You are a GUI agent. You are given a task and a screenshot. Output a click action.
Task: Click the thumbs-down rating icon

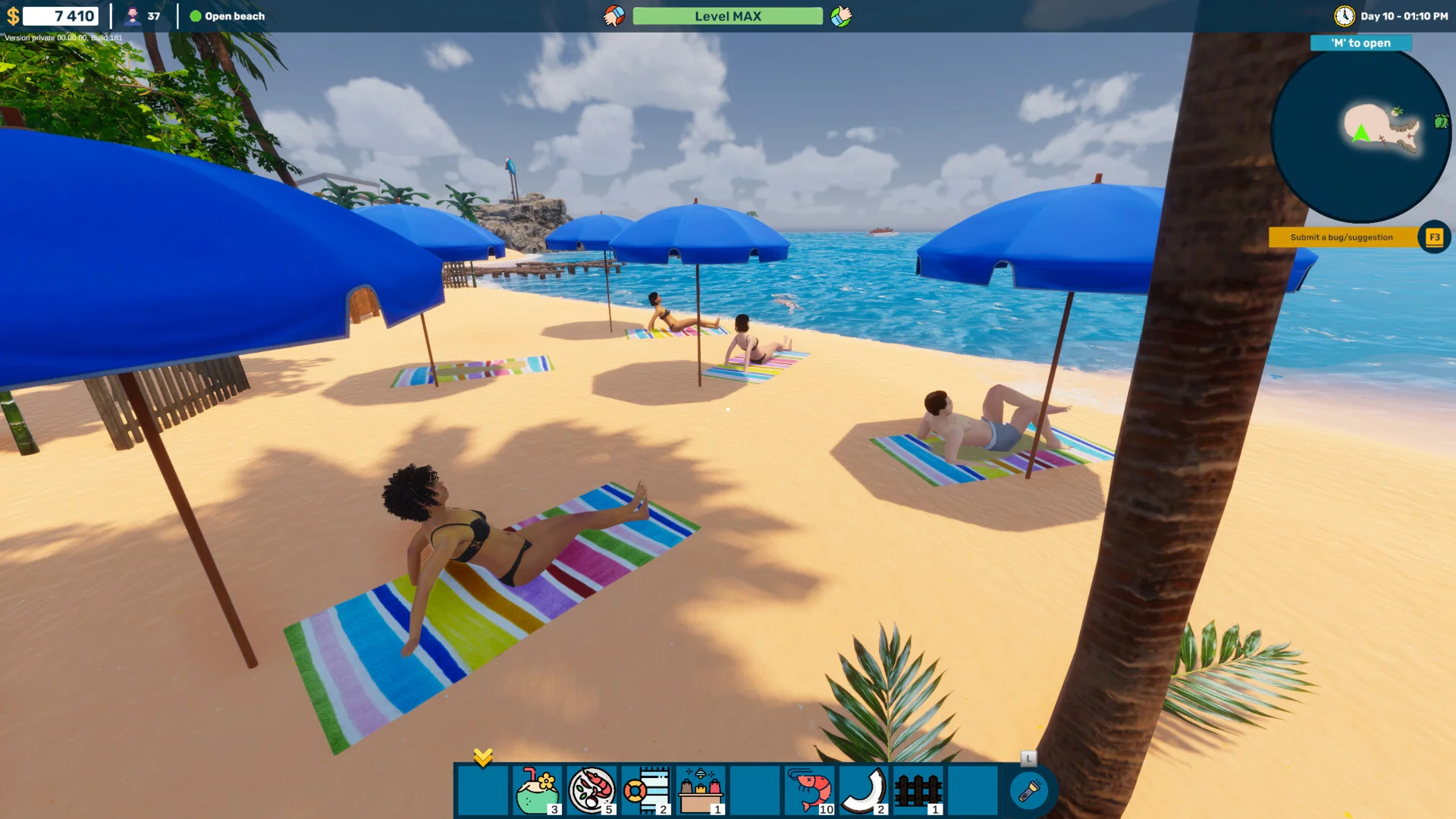point(614,16)
